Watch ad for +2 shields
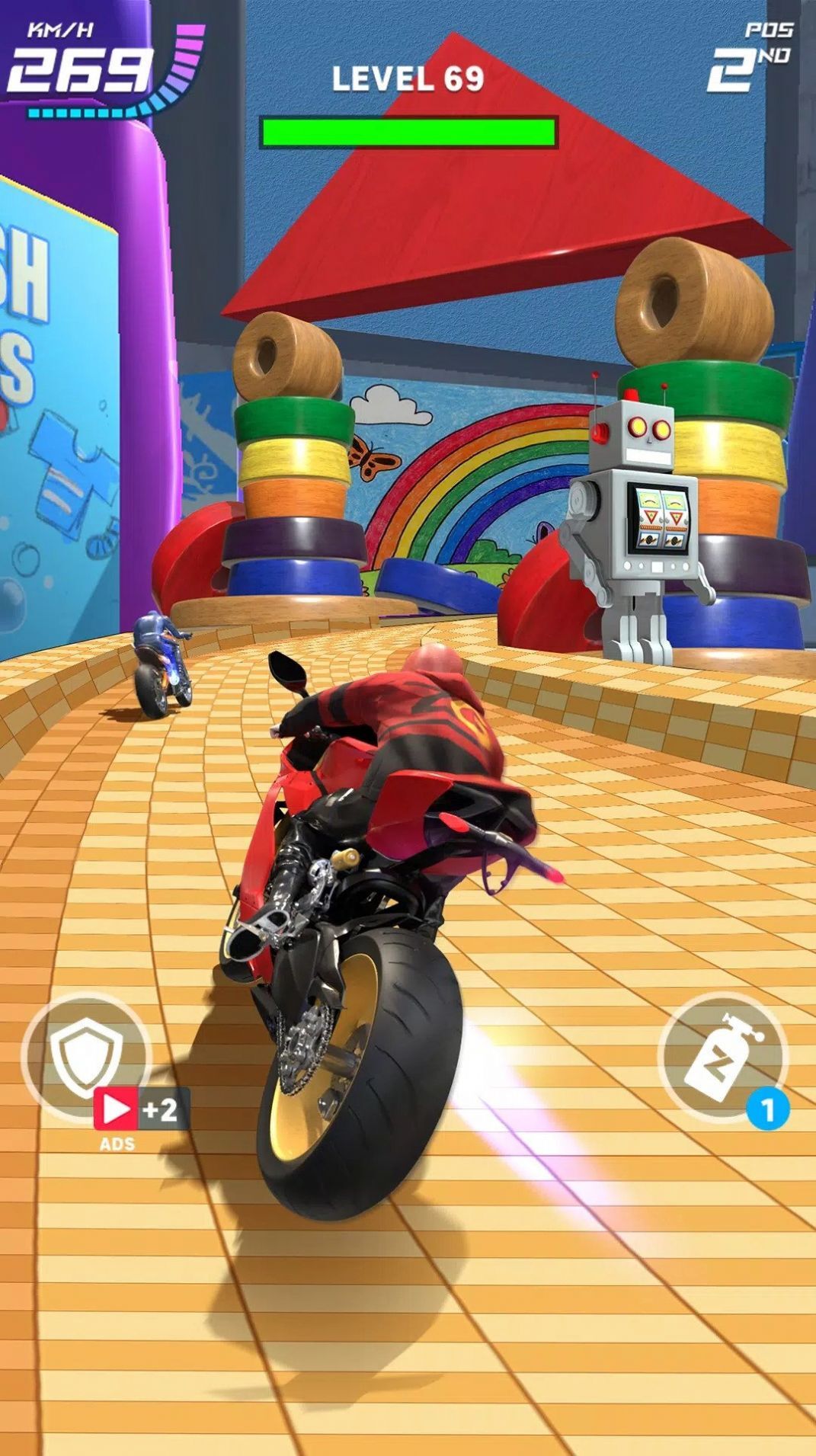The height and width of the screenshot is (1456, 816). click(141, 1110)
